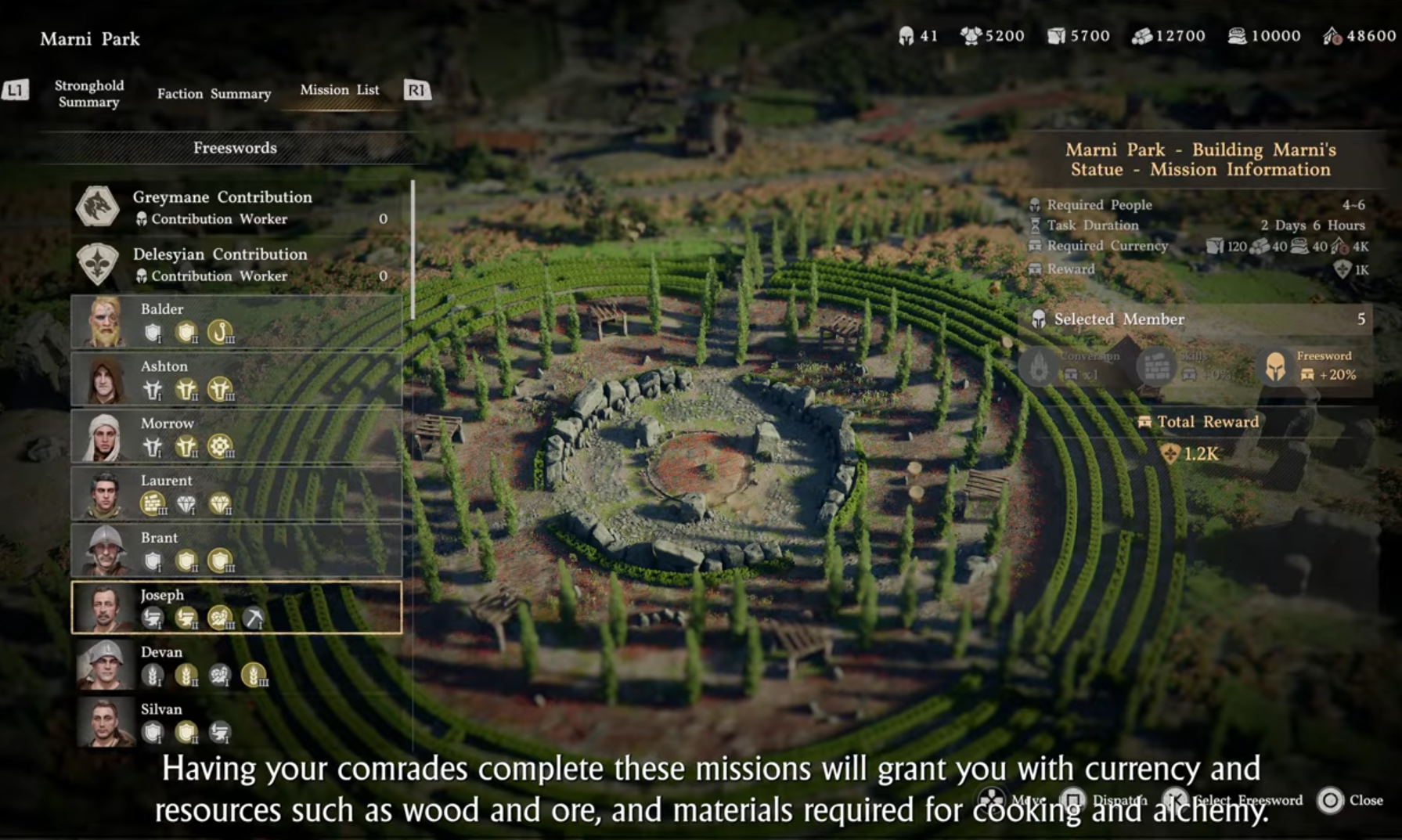1402x840 pixels.
Task: Switch to the Stronghold Summary tab
Action: coord(88,93)
